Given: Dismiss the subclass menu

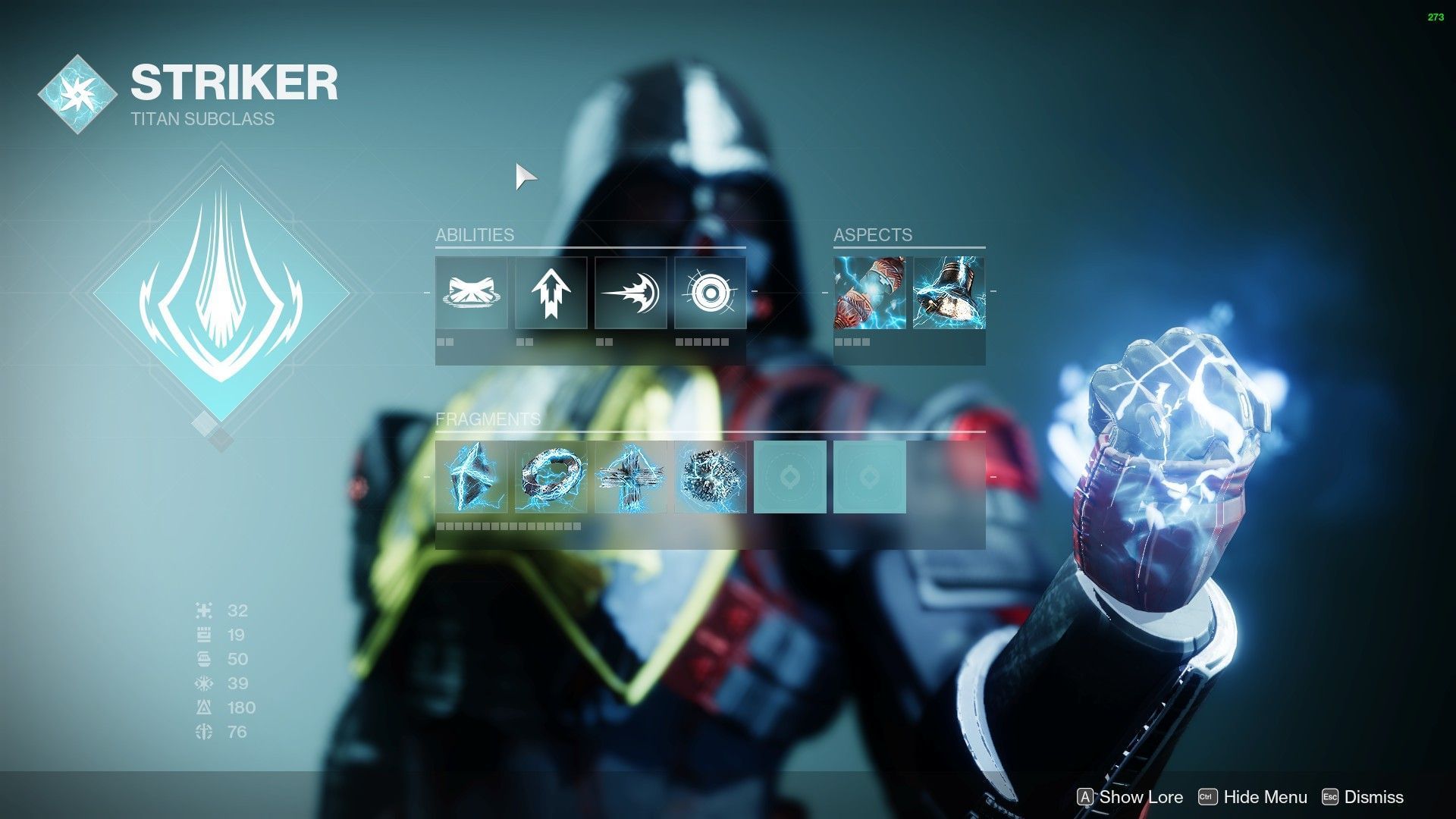Looking at the screenshot, I should pos(1373,797).
